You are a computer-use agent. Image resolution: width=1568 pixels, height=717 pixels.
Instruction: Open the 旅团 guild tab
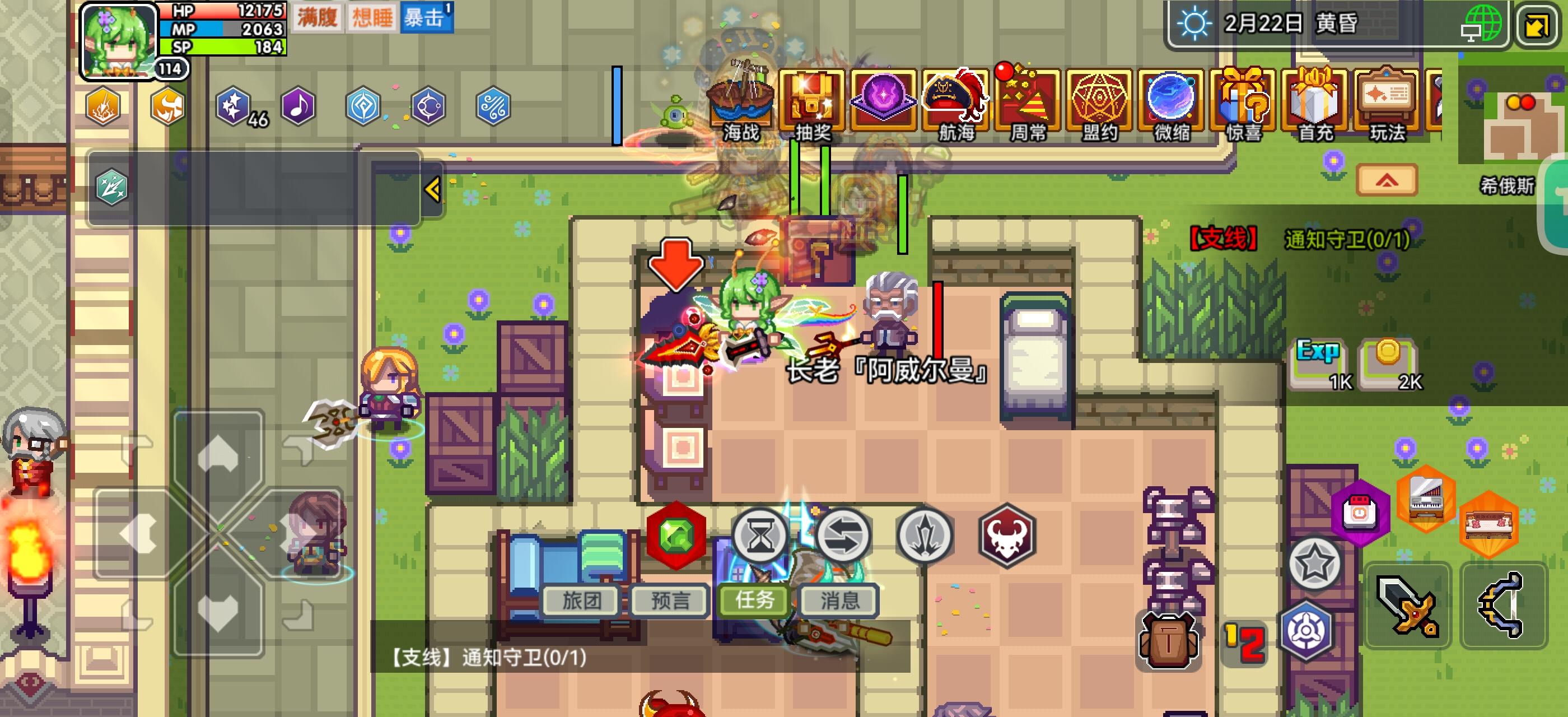581,600
